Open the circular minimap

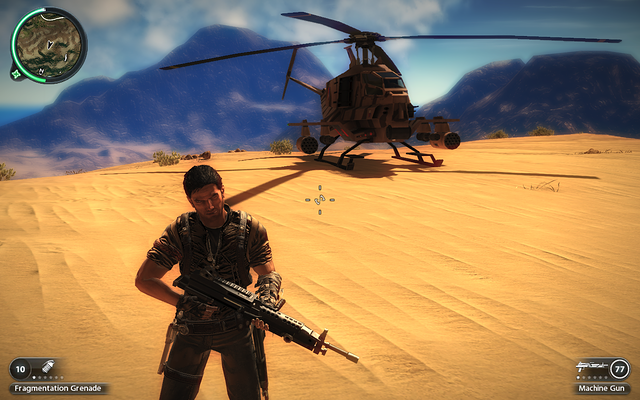tap(49, 45)
